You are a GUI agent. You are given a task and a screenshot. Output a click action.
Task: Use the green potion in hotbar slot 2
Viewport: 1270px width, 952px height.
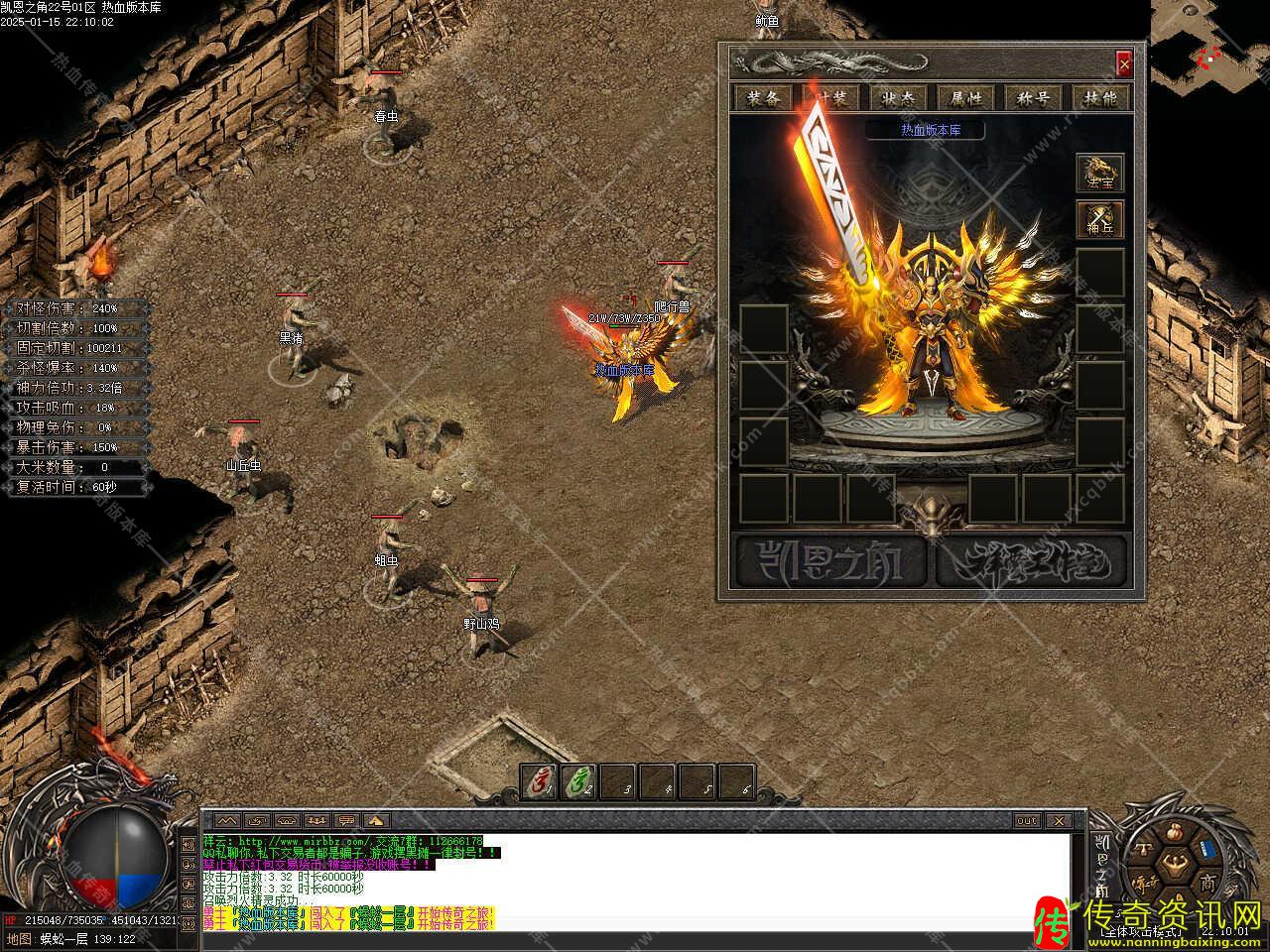[578, 782]
